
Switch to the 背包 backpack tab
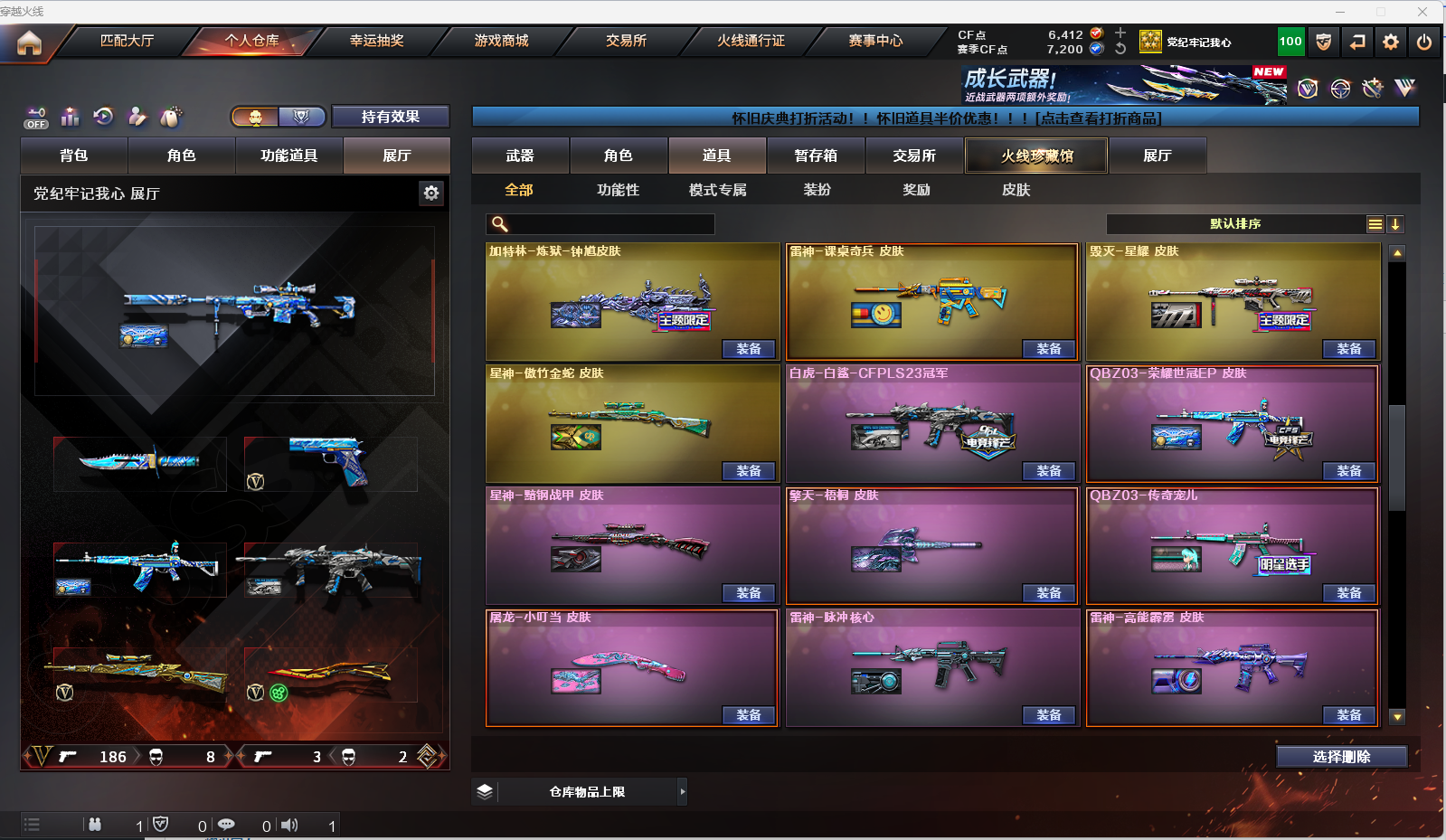coord(74,156)
